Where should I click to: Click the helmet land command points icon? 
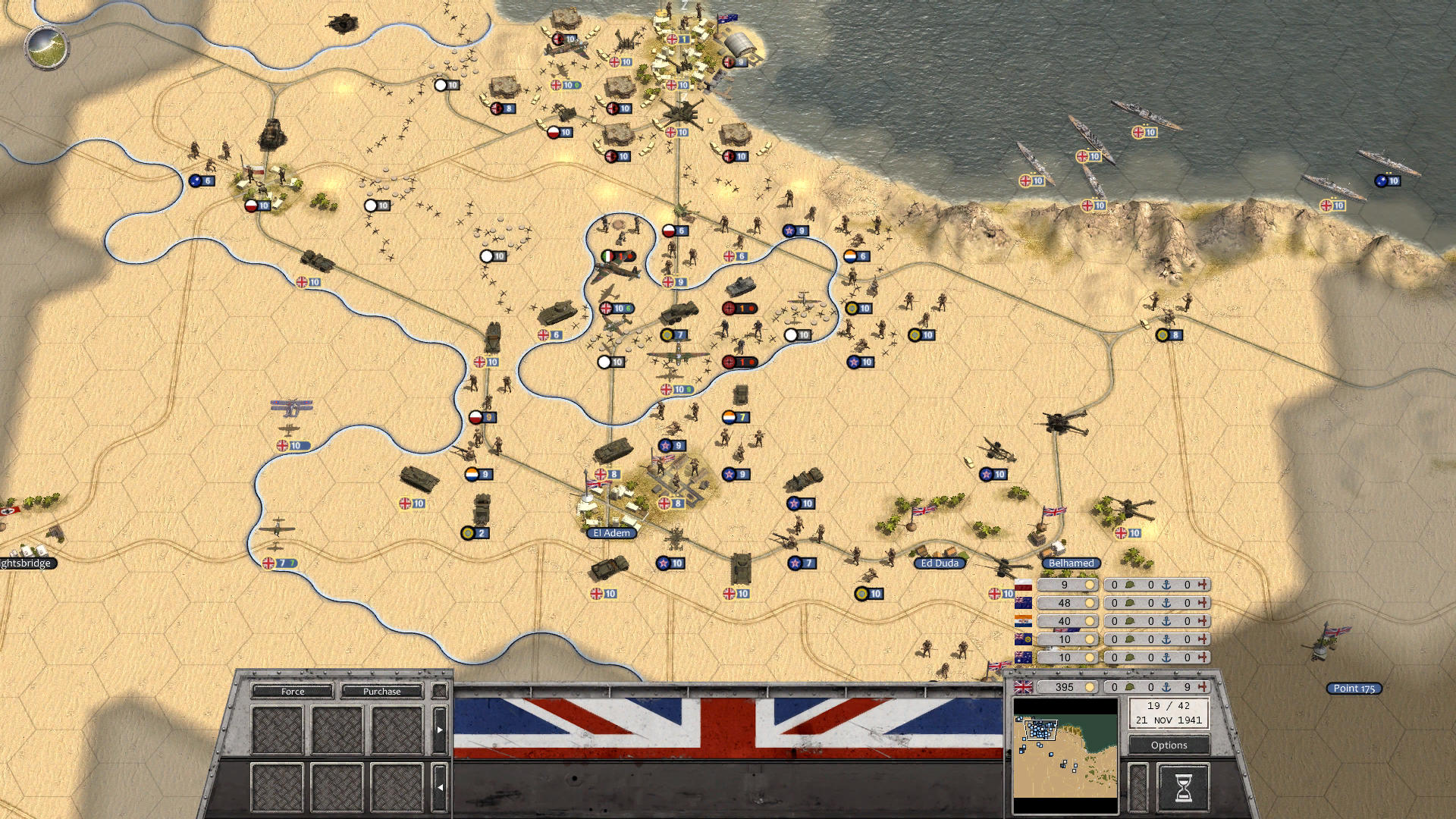(x=1130, y=688)
